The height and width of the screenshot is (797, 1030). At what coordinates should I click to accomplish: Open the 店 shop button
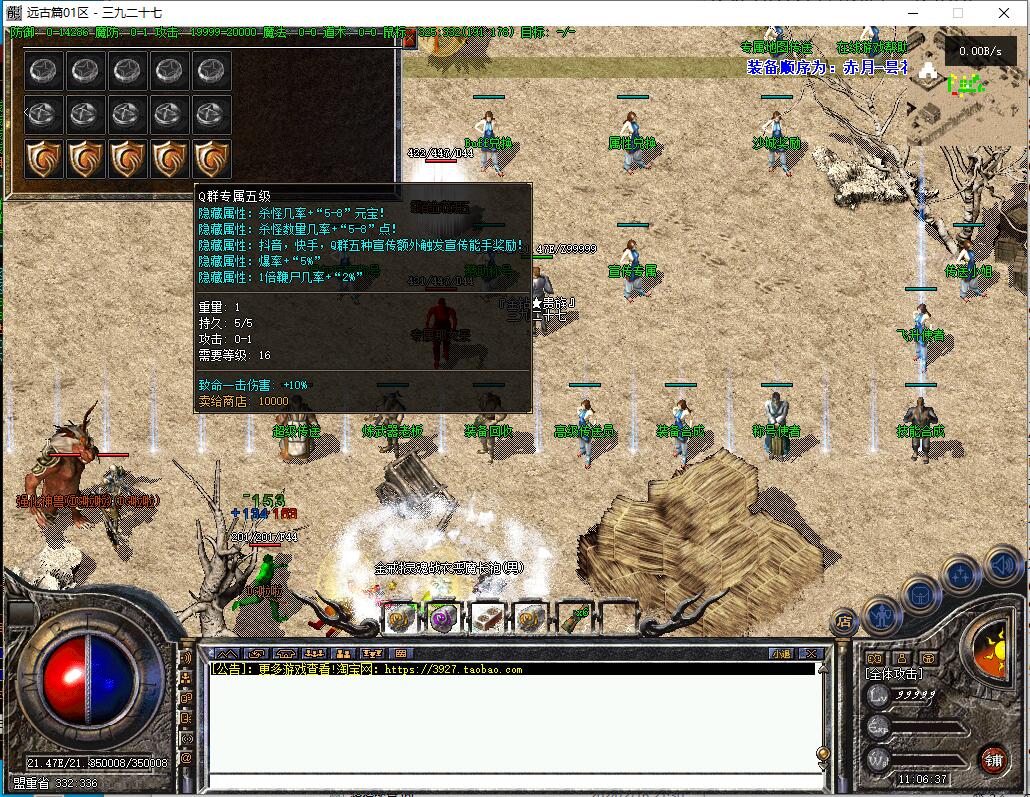[x=844, y=622]
